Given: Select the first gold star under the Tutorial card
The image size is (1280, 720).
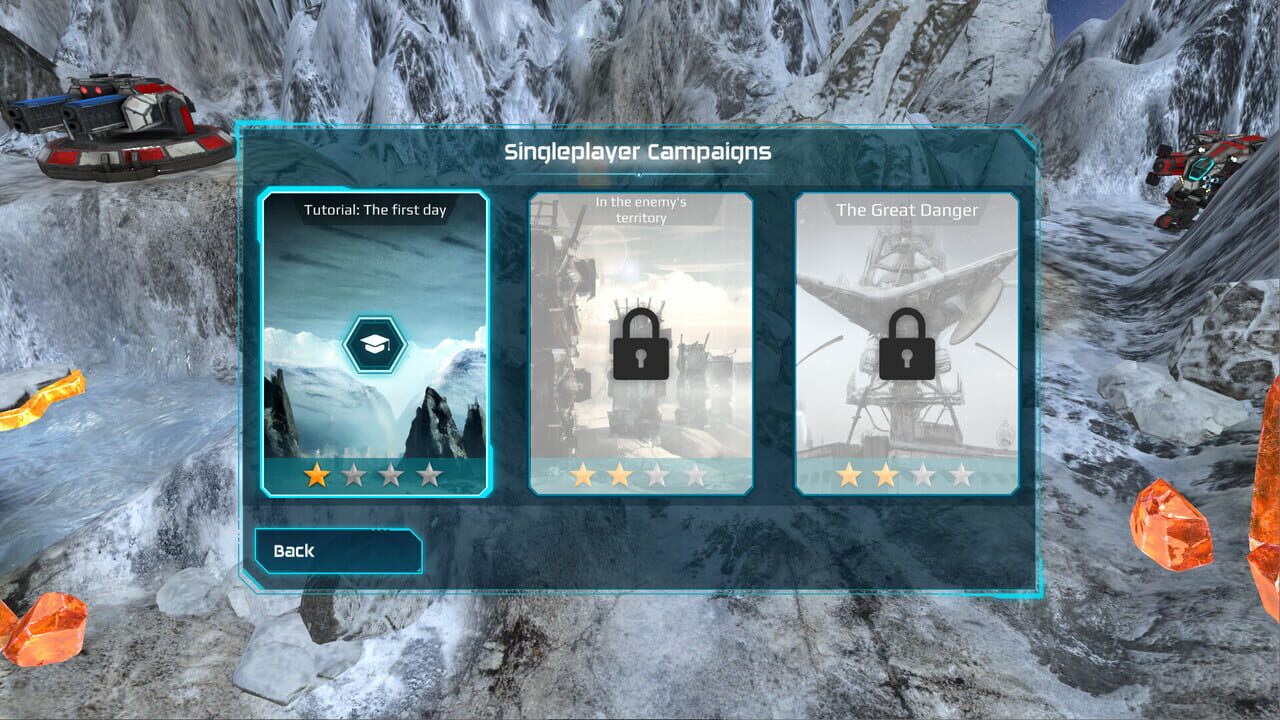Looking at the screenshot, I should tap(314, 473).
